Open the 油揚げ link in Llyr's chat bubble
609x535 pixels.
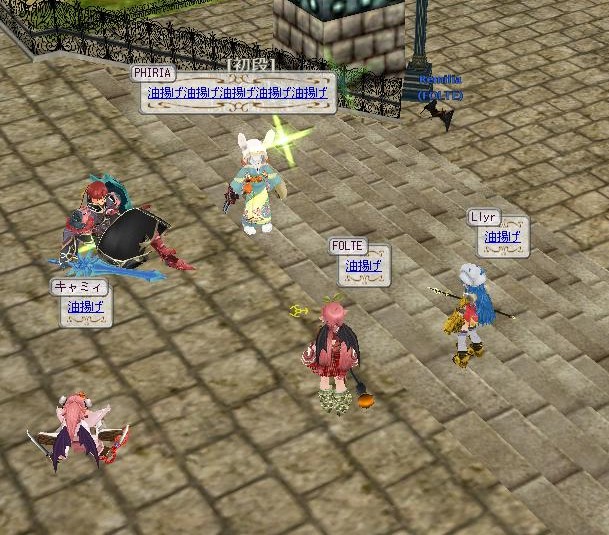(502, 237)
